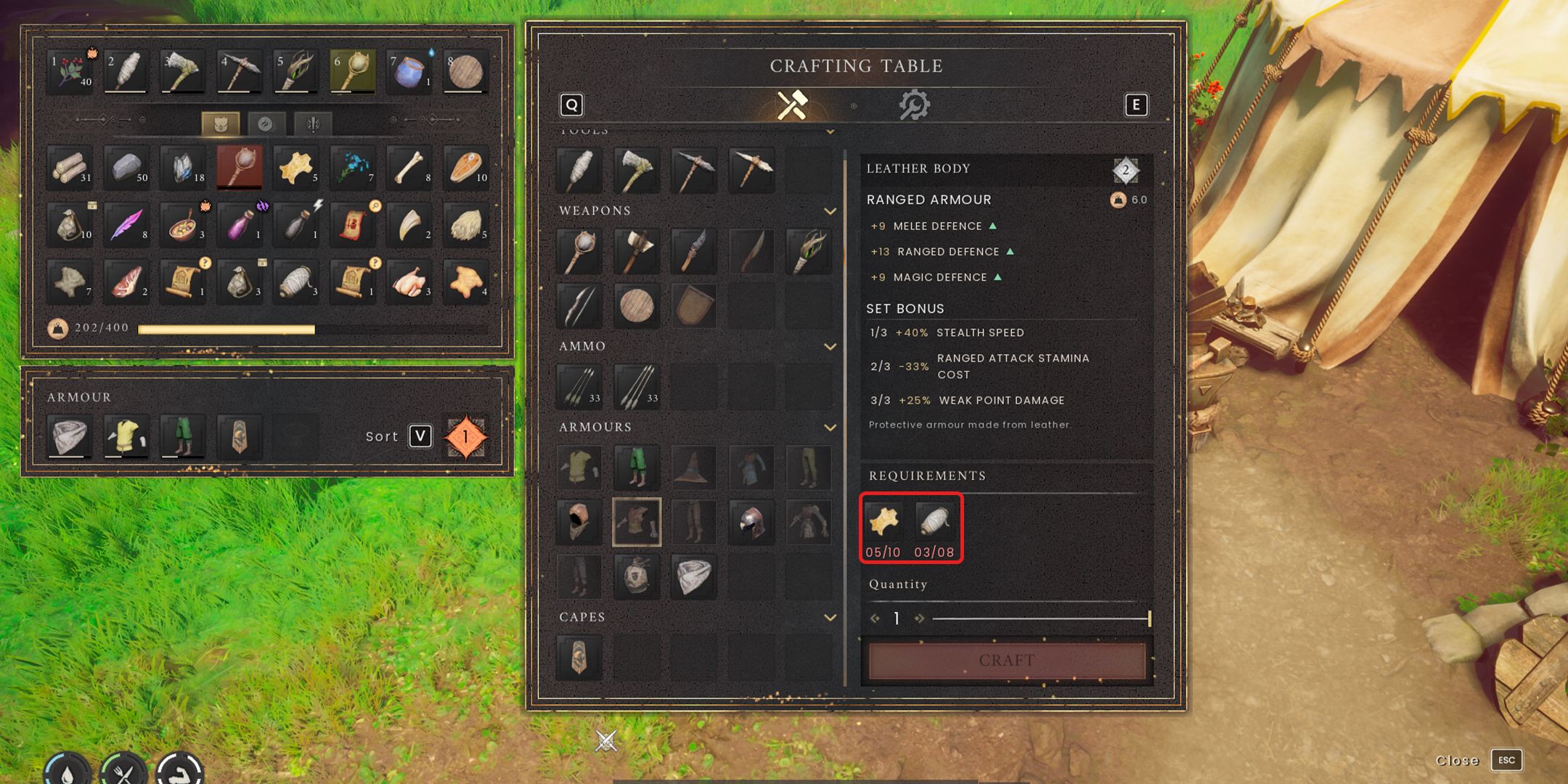Select the highlighted Leather Body recipe
The height and width of the screenshot is (784, 1568).
pos(636,521)
